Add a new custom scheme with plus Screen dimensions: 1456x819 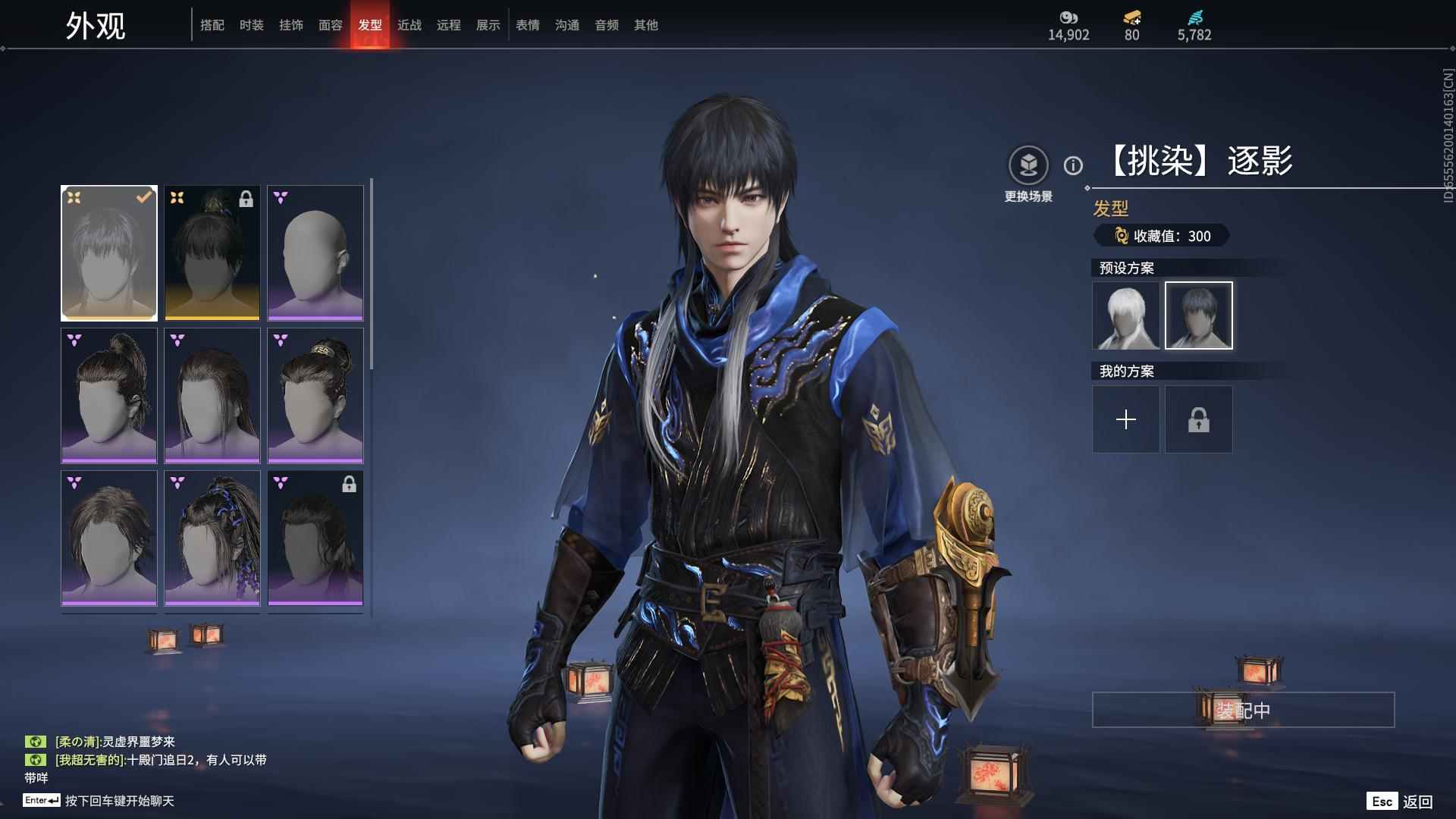1126,419
